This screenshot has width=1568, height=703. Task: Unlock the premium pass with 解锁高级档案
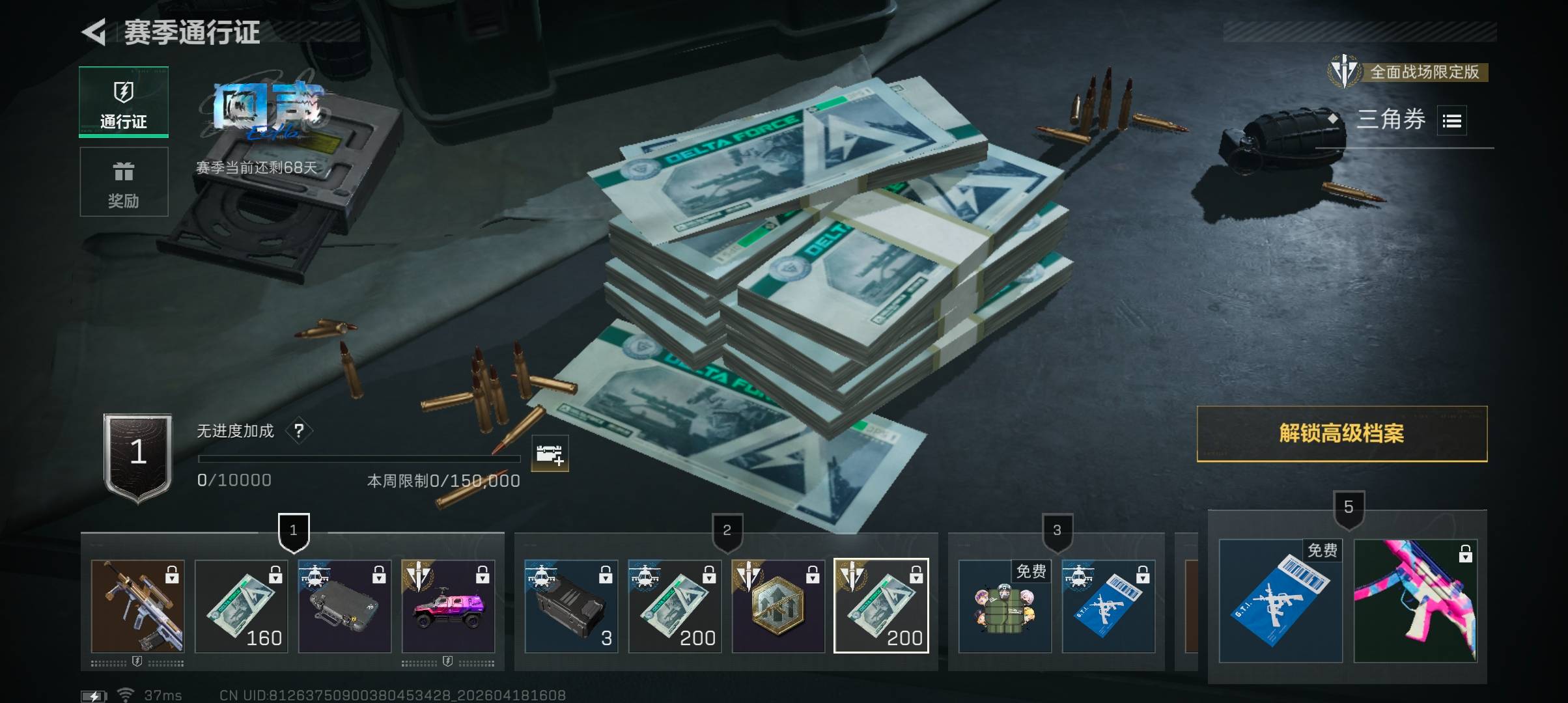click(1341, 434)
